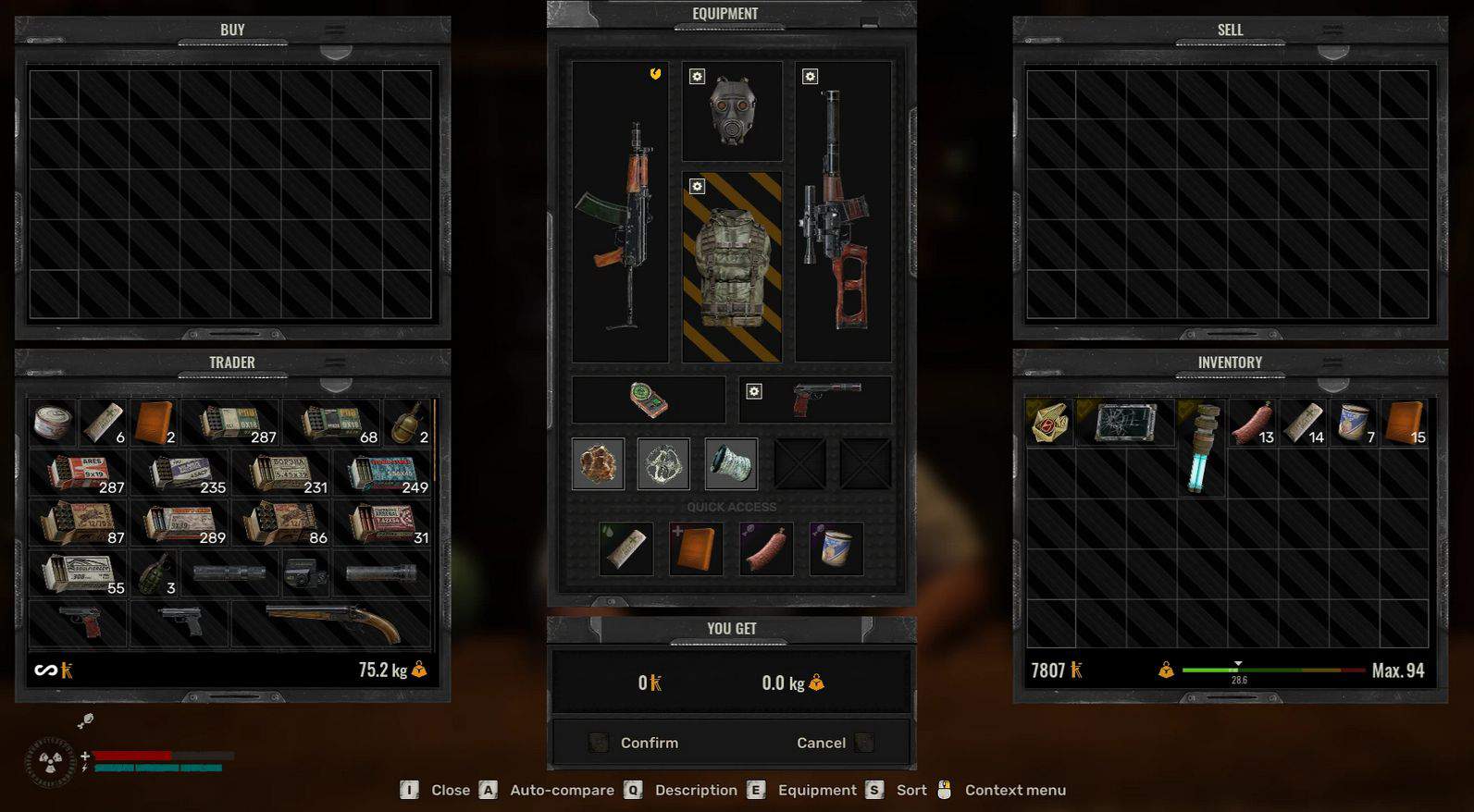Screen dimensions: 1474x812
Task: Select the equipped pistol slot
Action: (815, 400)
